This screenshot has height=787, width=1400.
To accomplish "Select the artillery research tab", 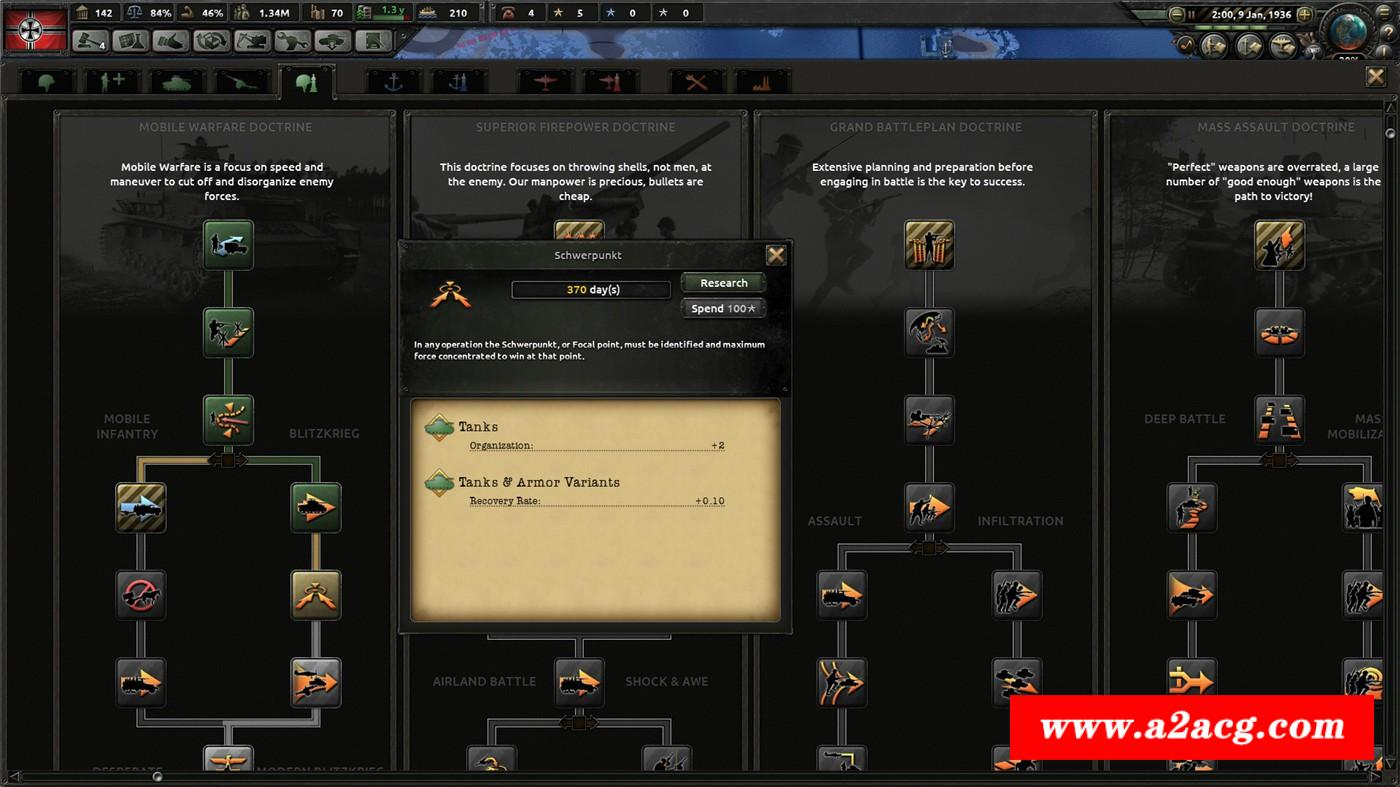I will [x=240, y=82].
